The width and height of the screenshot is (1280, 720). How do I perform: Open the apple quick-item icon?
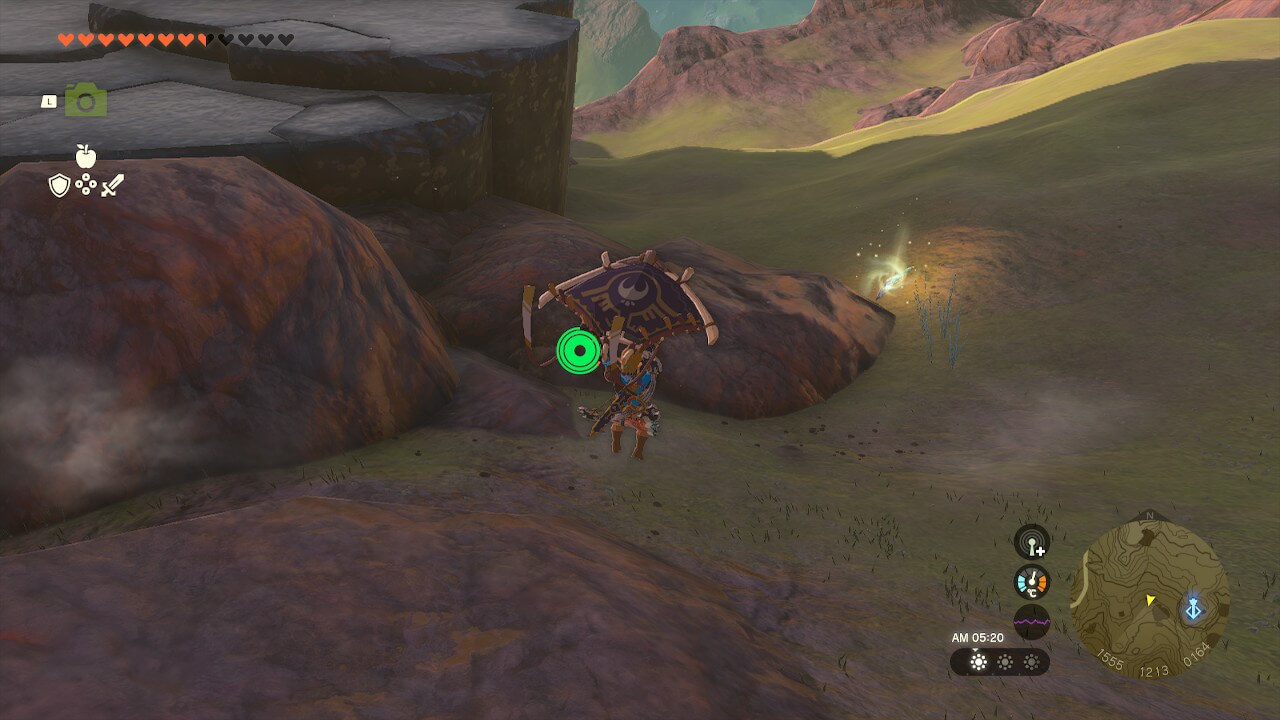(86, 156)
